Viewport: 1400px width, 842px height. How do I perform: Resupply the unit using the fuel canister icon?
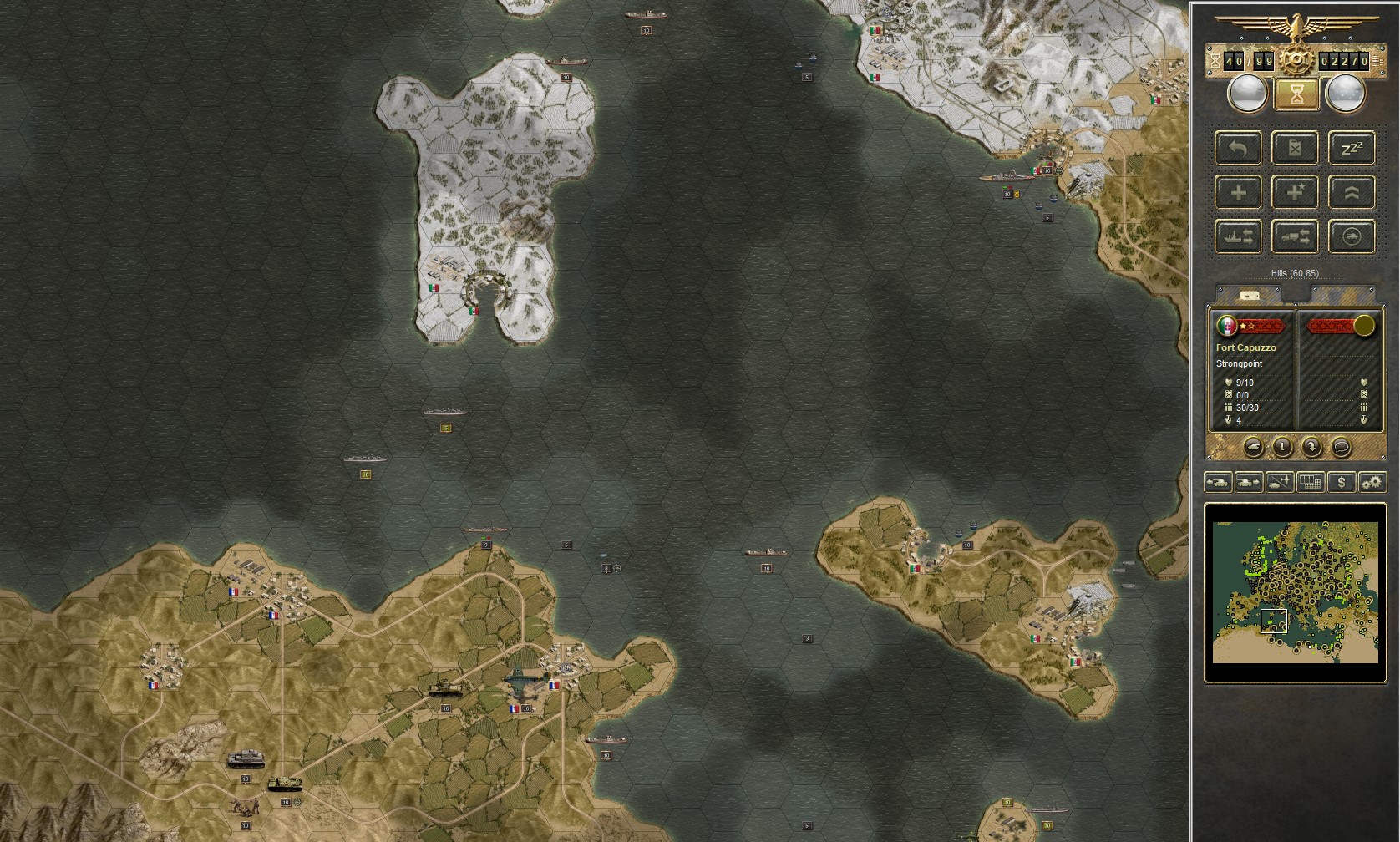pos(1295,149)
